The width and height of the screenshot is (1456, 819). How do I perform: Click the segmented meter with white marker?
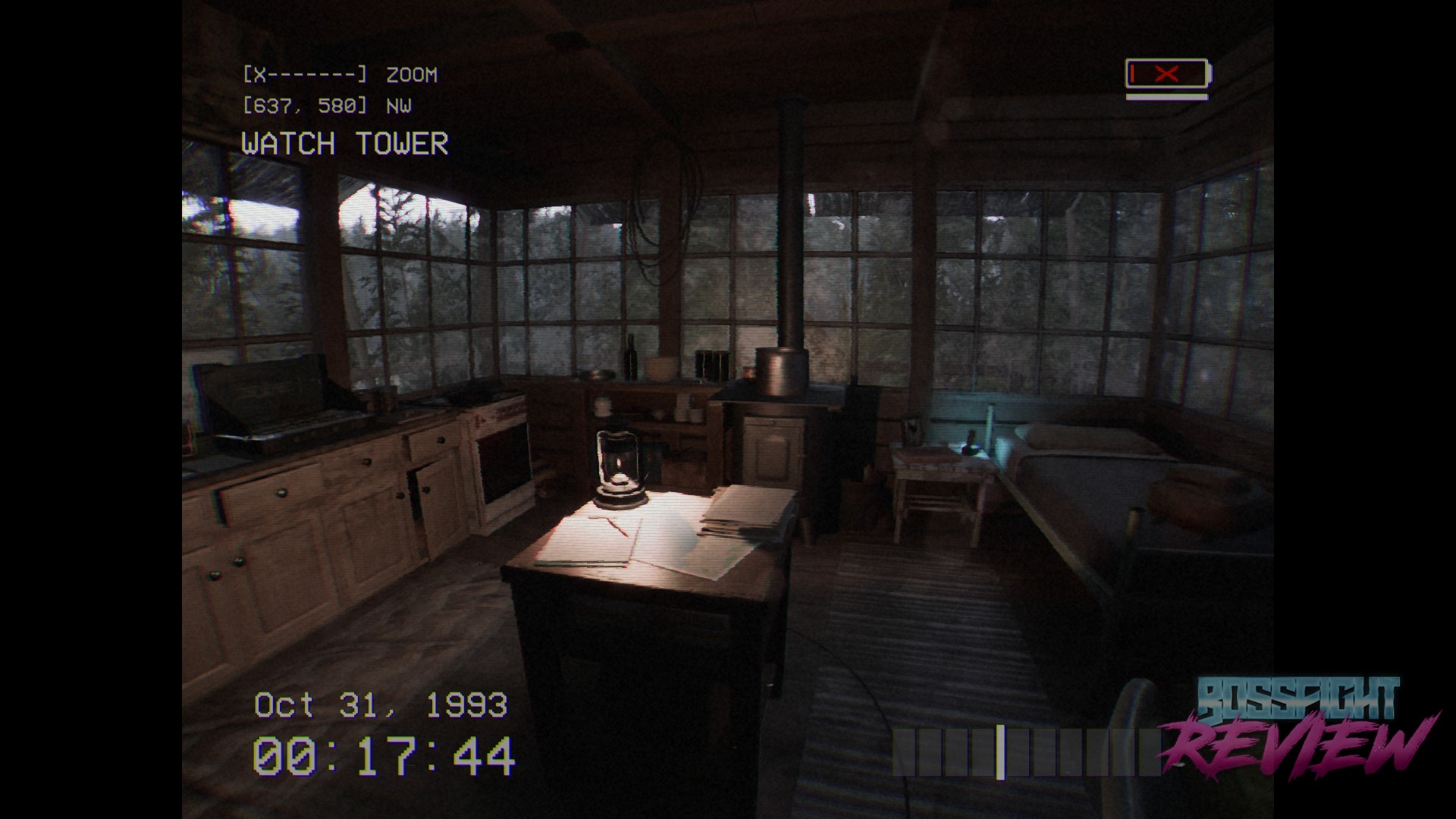point(1025,752)
